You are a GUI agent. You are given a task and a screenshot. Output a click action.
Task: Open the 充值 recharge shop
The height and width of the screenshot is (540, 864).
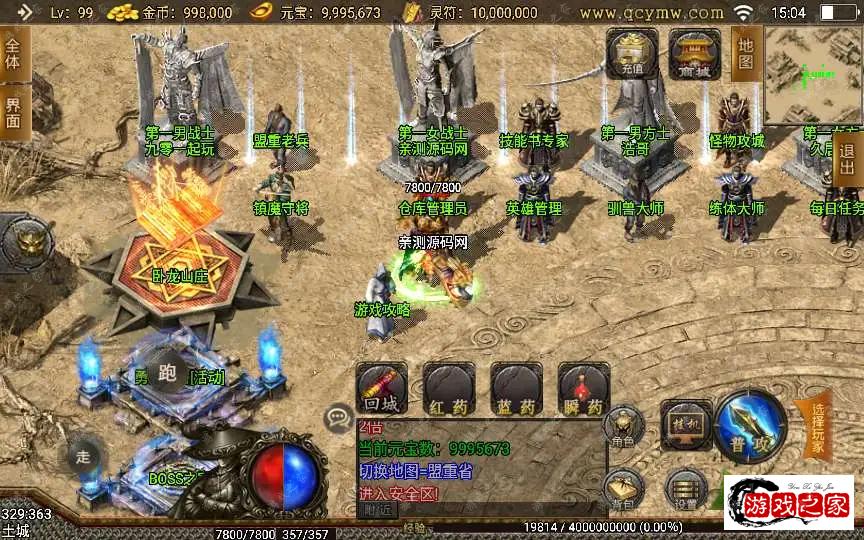632,54
